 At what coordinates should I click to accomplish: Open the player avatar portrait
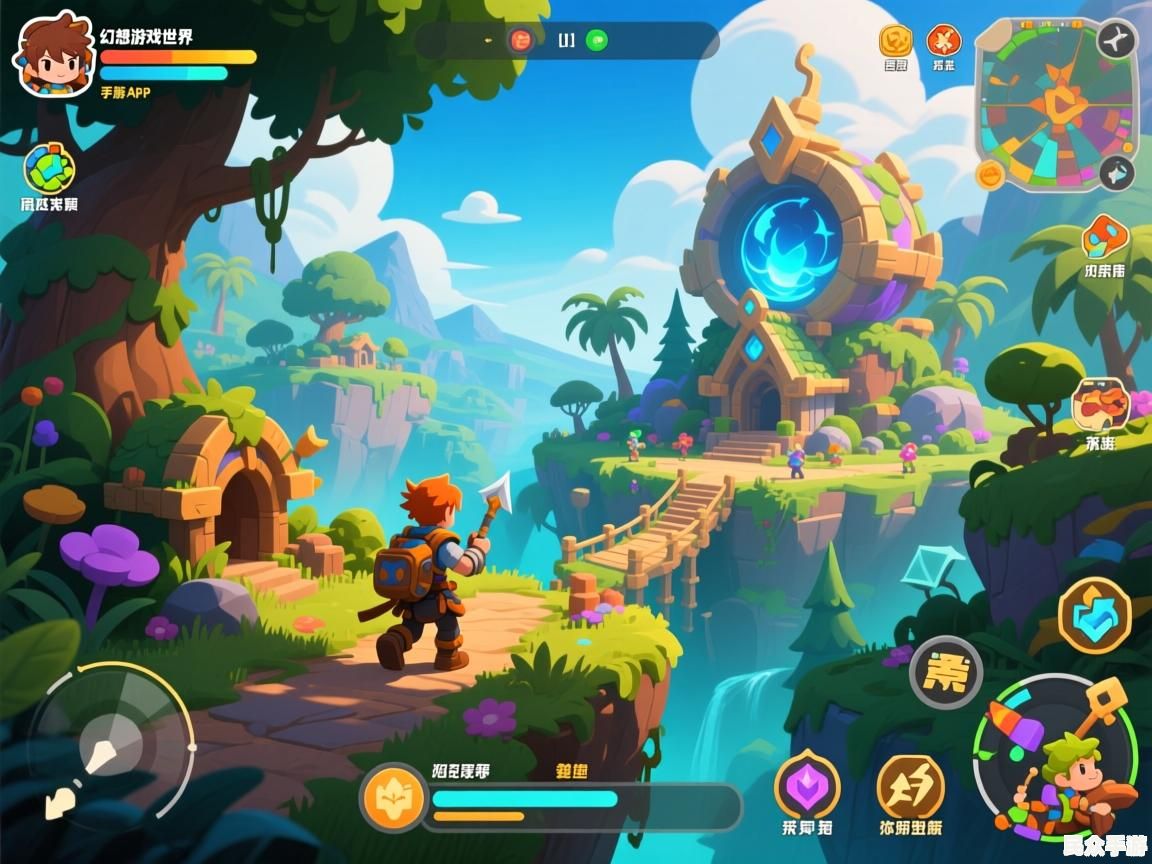click(x=53, y=55)
